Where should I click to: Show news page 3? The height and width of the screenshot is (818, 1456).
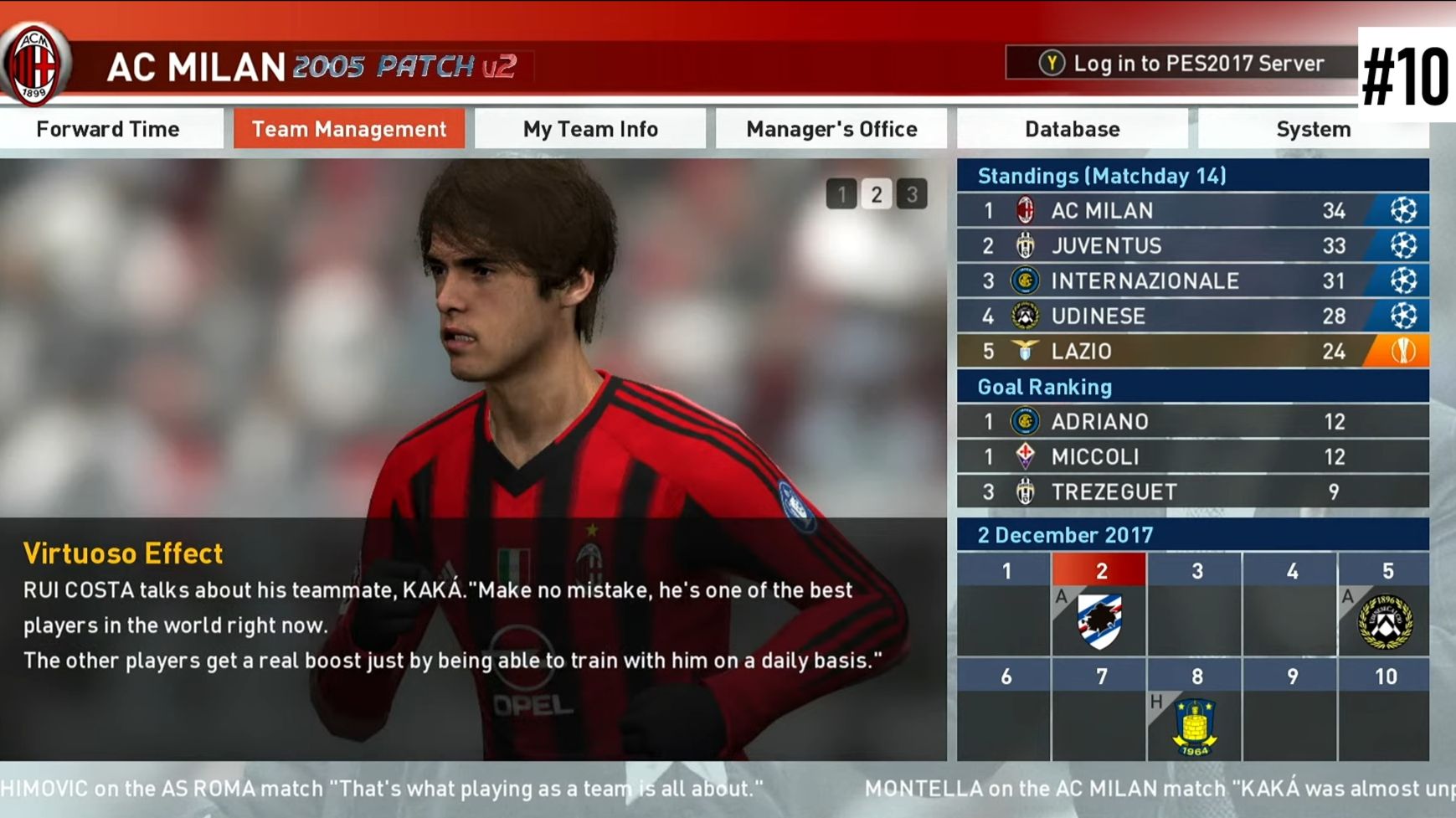coord(912,194)
